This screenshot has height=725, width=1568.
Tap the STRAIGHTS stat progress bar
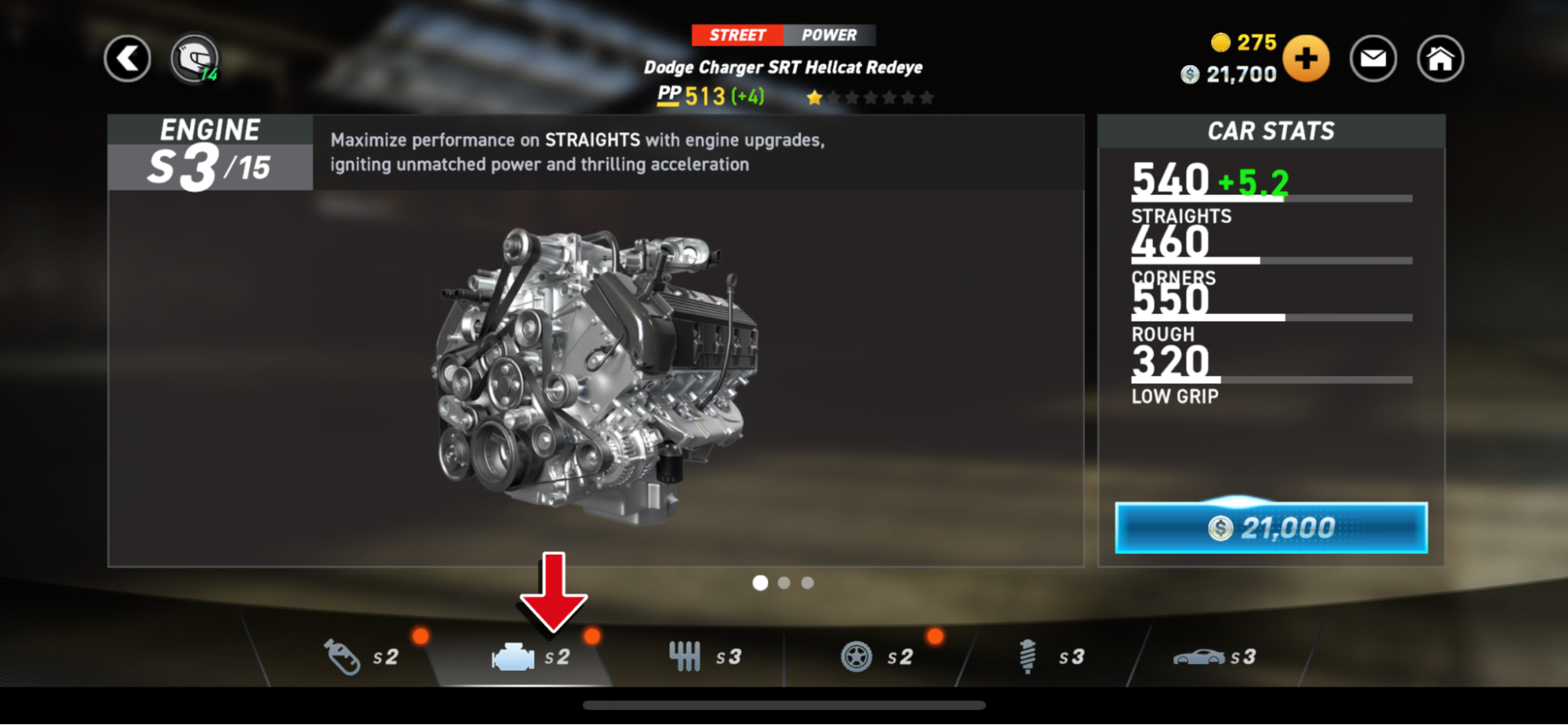coord(1271,198)
